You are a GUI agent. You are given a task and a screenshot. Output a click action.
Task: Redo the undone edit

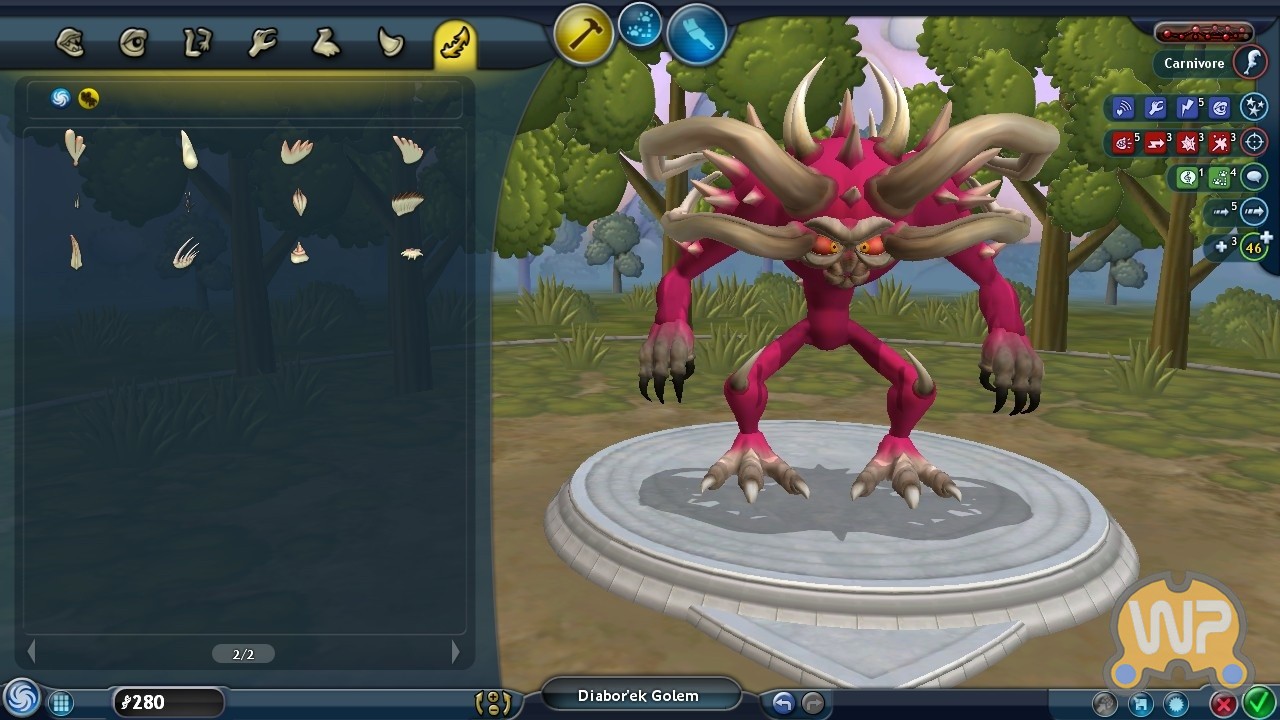pos(813,703)
